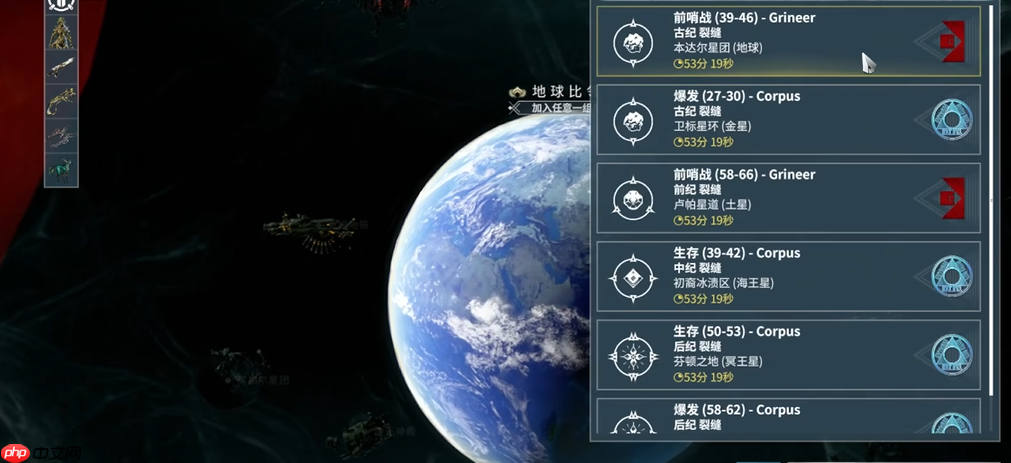Select the 前哨战 (39-46) Grineer fissure mission

coord(788,41)
